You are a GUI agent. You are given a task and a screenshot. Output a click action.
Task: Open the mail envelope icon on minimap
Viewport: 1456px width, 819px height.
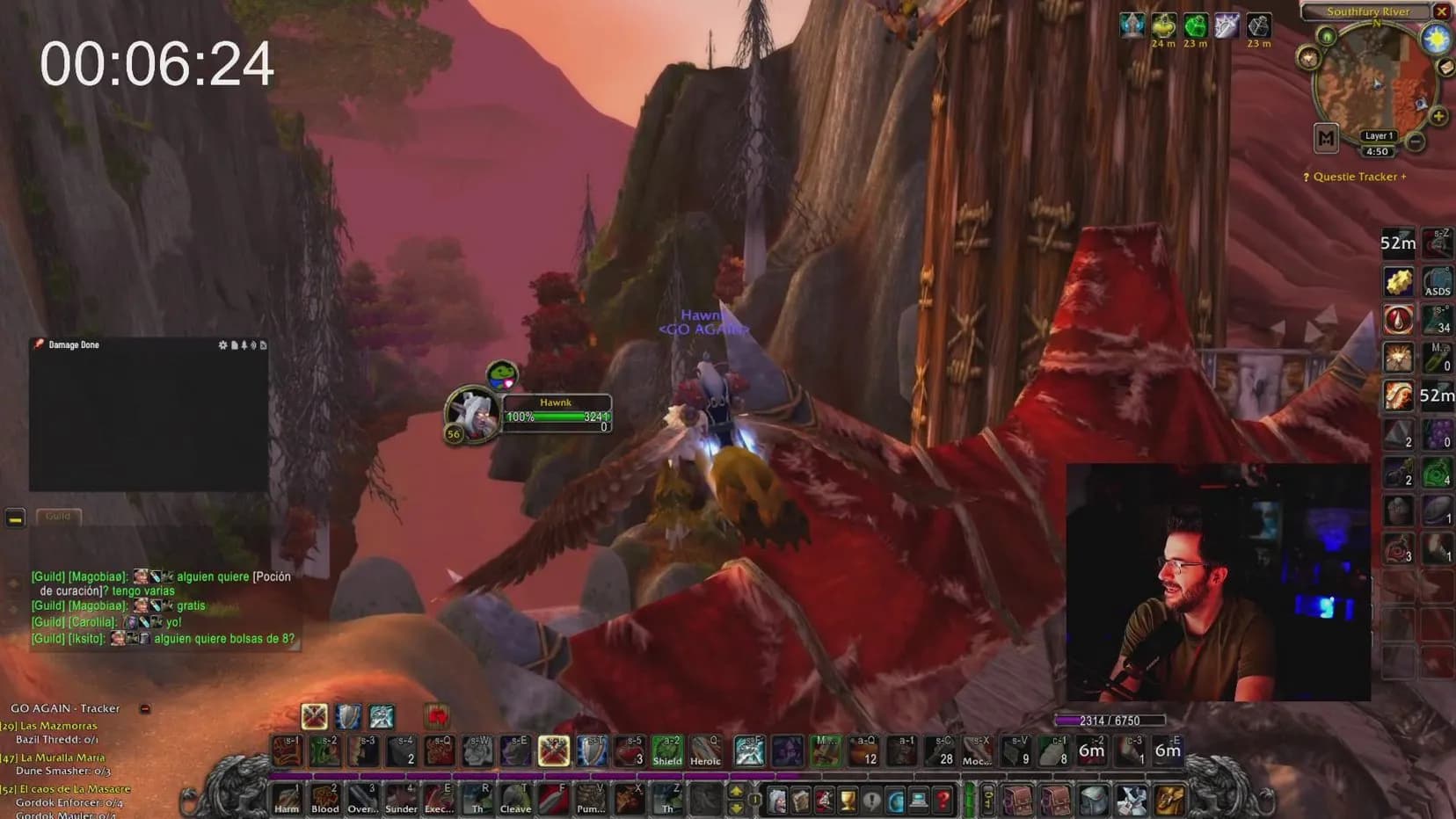tap(1445, 68)
